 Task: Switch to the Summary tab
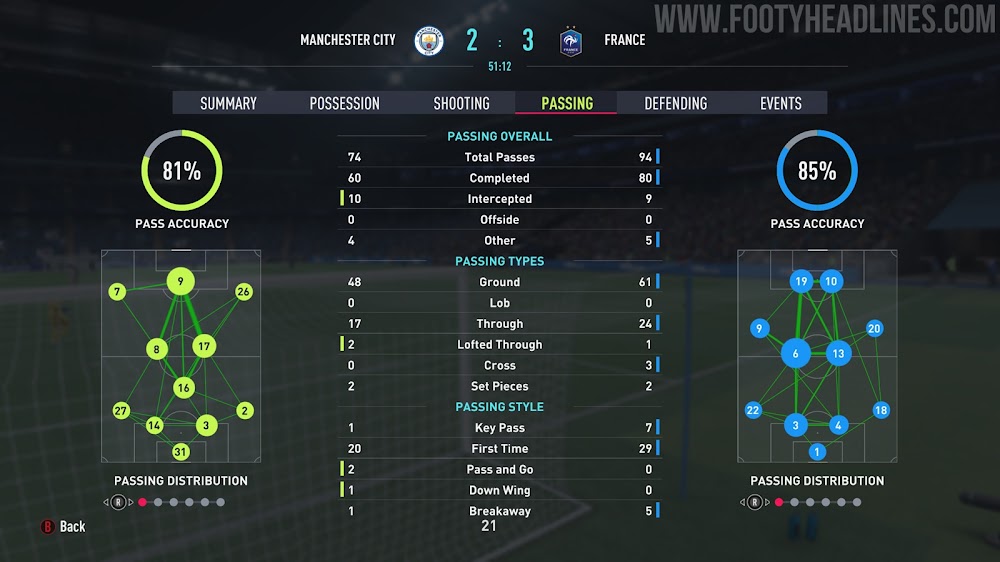(228, 103)
